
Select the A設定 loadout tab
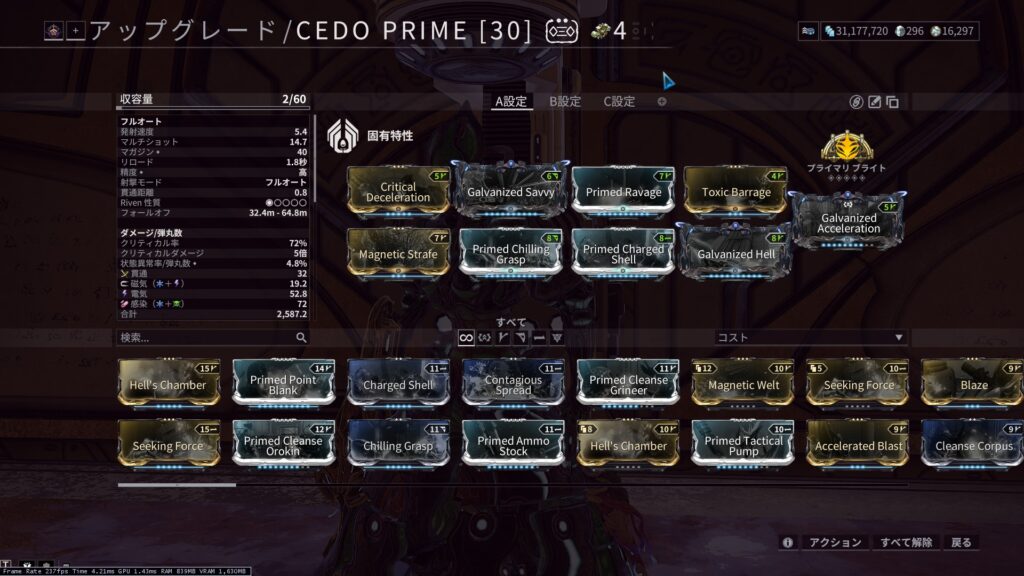coord(510,101)
